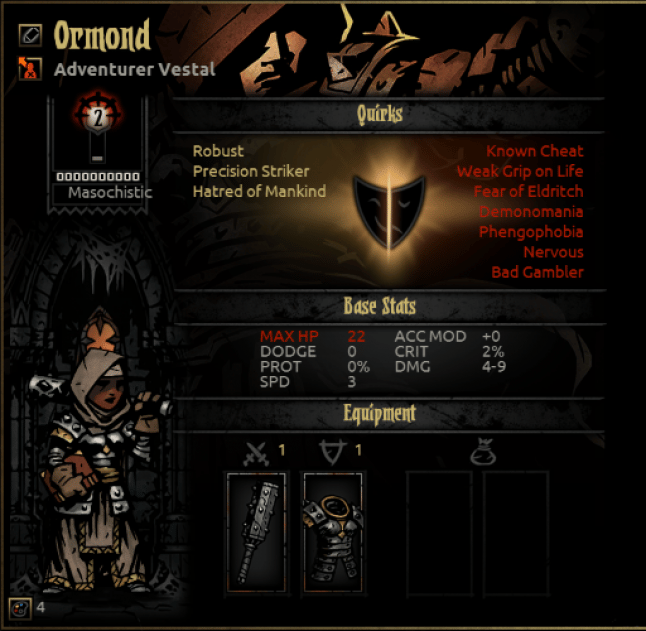Select the Nervous quirk

pos(553,252)
